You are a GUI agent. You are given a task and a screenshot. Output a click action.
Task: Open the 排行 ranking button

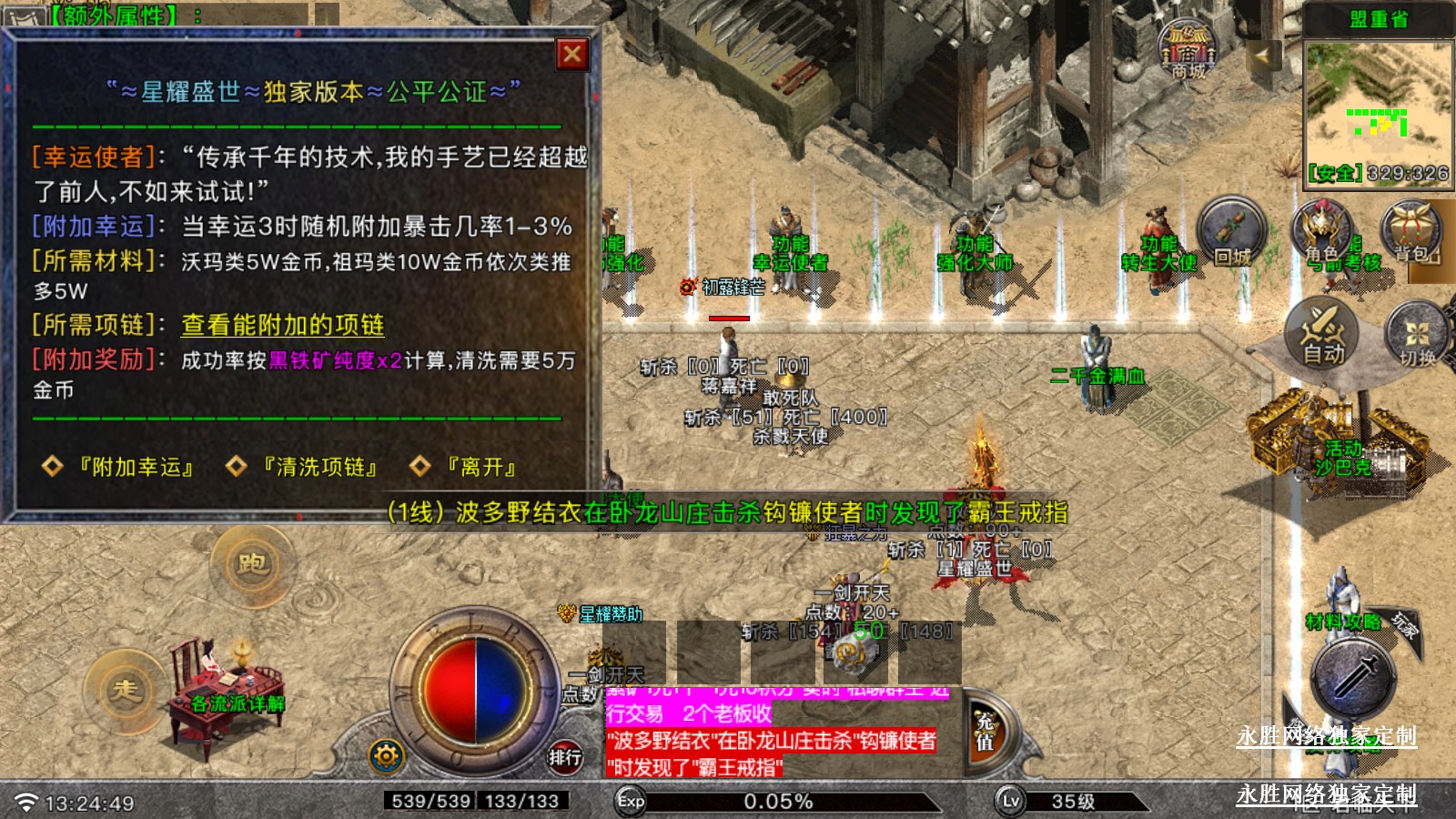point(564,756)
